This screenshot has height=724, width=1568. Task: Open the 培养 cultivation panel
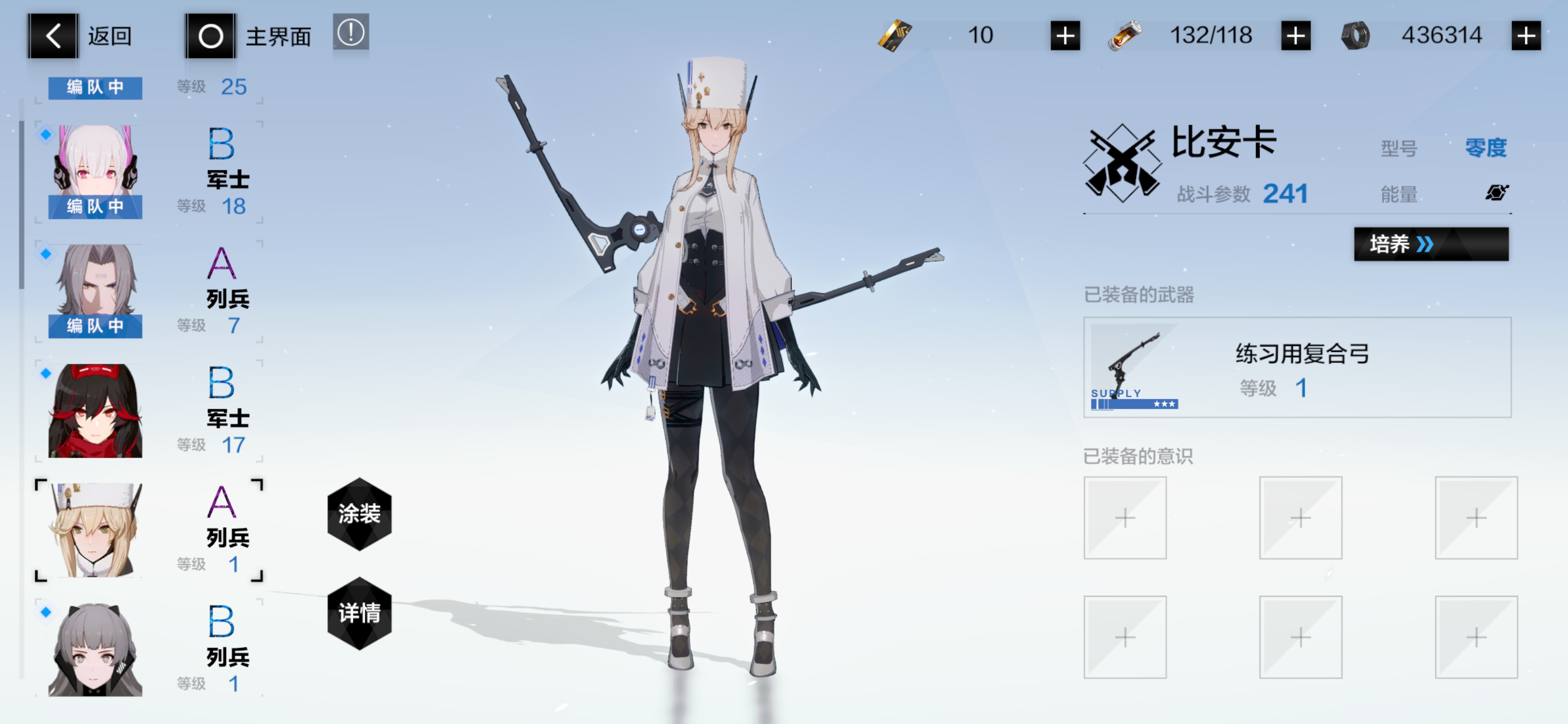[1432, 245]
